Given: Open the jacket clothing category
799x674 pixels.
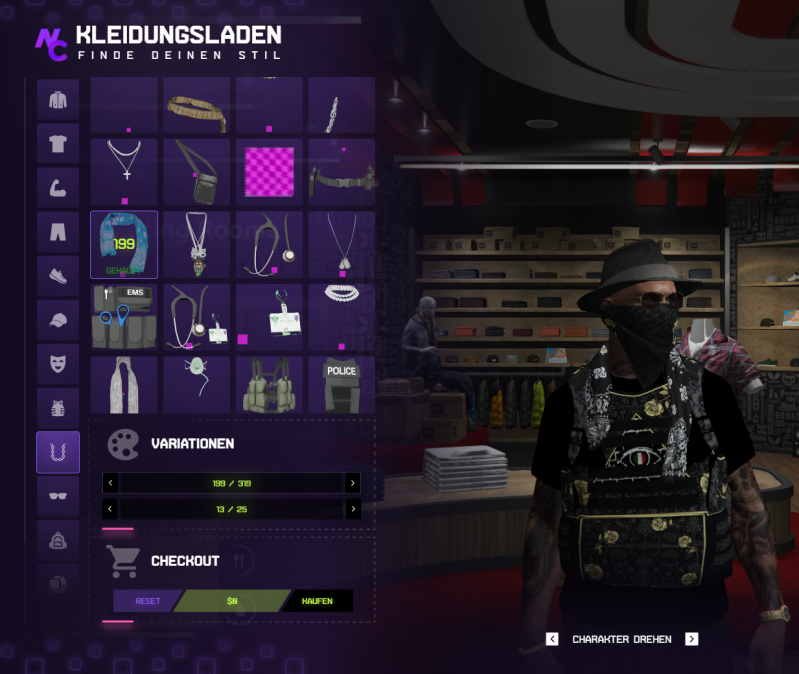Looking at the screenshot, I should [x=58, y=100].
